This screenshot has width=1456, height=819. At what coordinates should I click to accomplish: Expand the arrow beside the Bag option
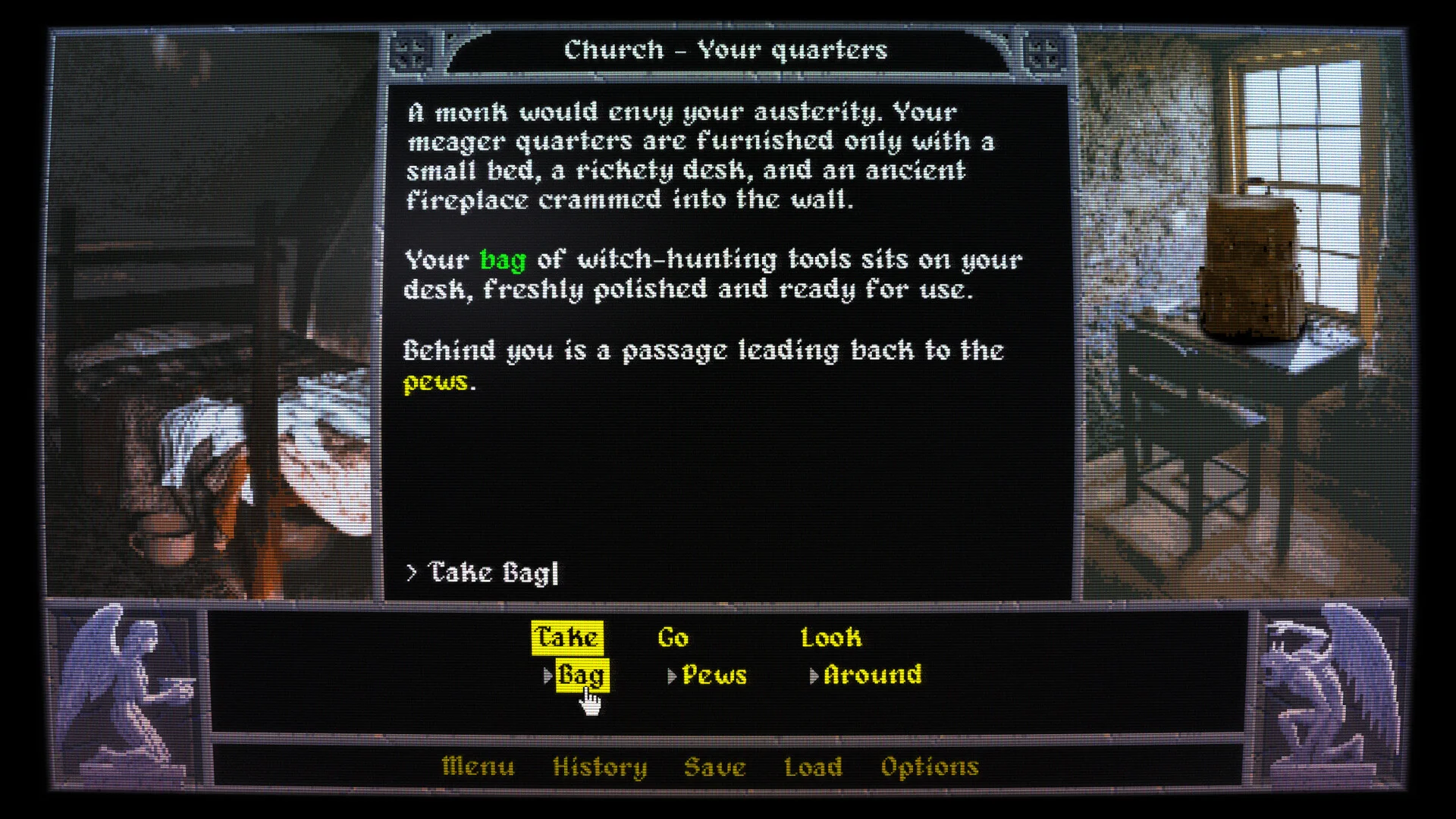coord(548,674)
